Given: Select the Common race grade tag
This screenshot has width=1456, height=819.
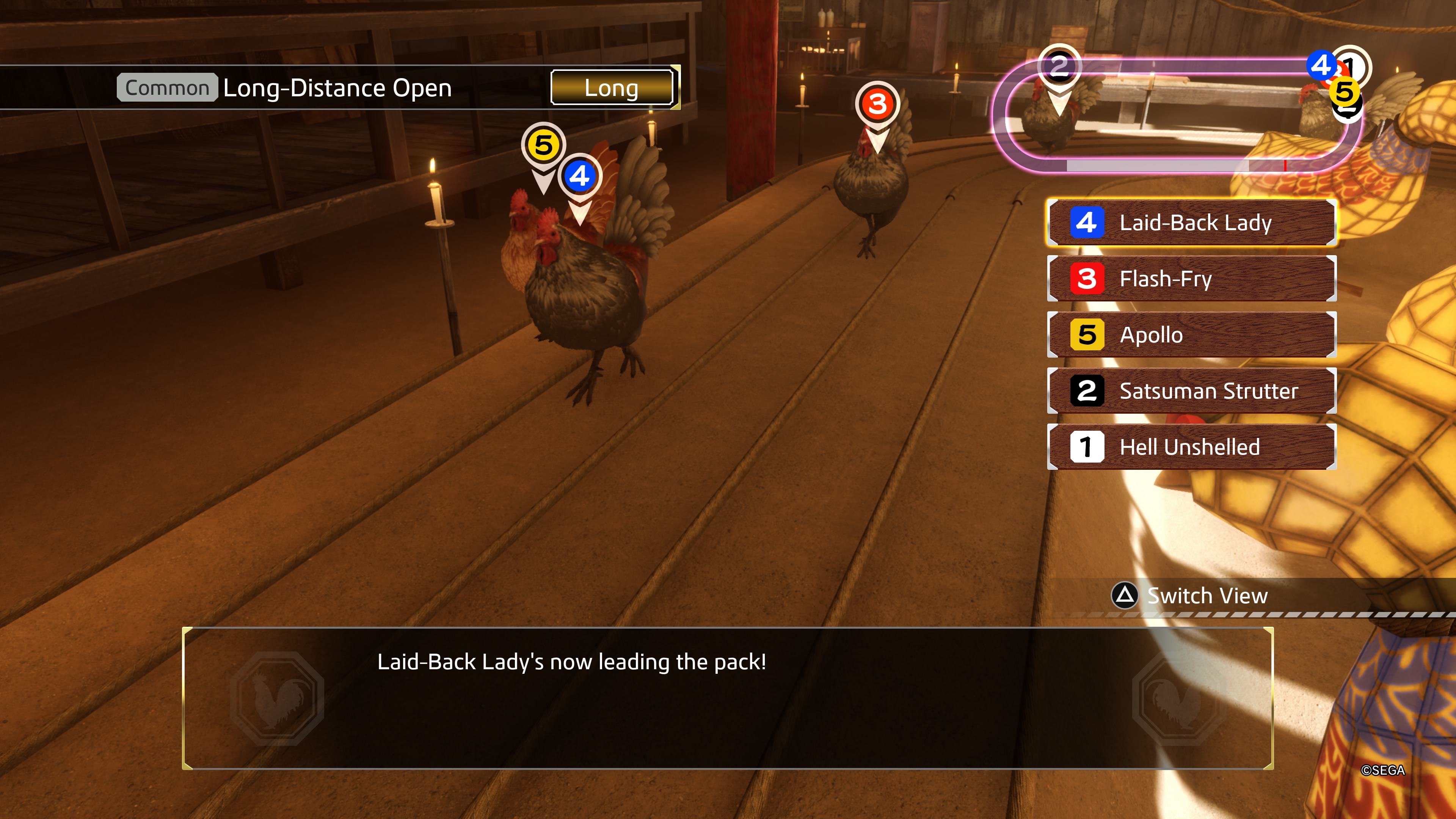Looking at the screenshot, I should click(x=167, y=88).
